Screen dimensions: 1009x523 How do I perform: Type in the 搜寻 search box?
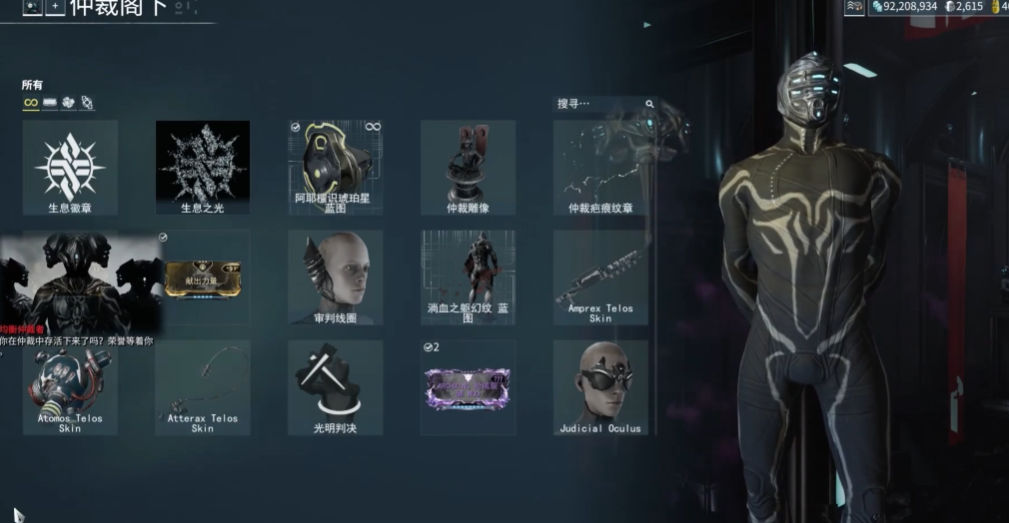tap(600, 103)
